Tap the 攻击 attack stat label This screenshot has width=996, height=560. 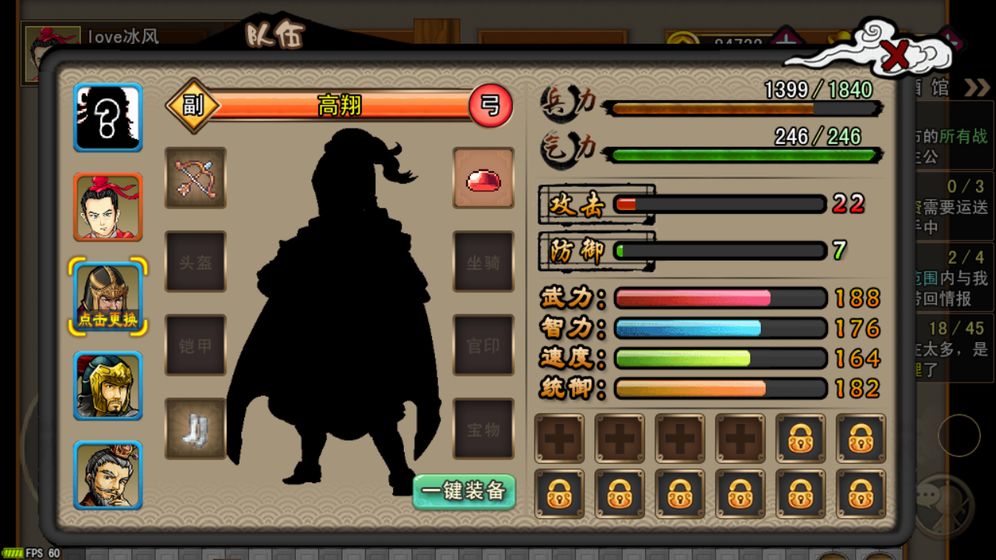[x=577, y=205]
